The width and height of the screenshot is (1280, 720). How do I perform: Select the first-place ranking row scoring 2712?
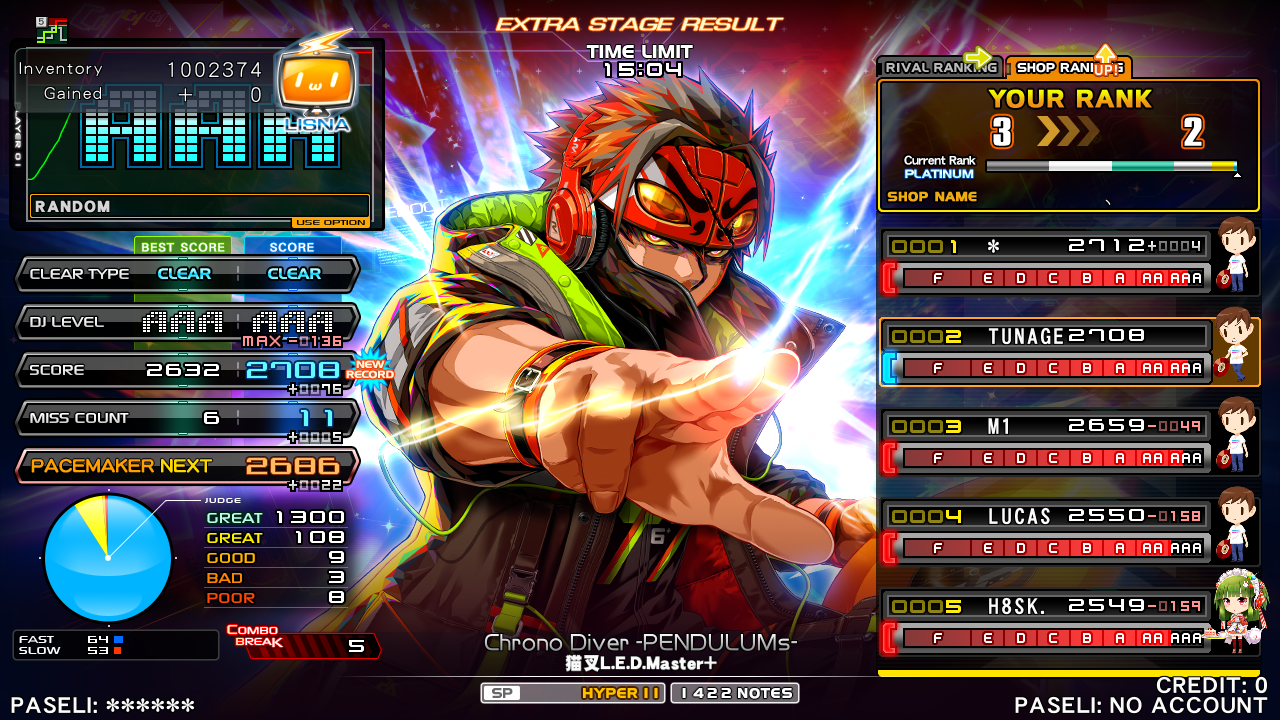pyautogui.click(x=1046, y=261)
